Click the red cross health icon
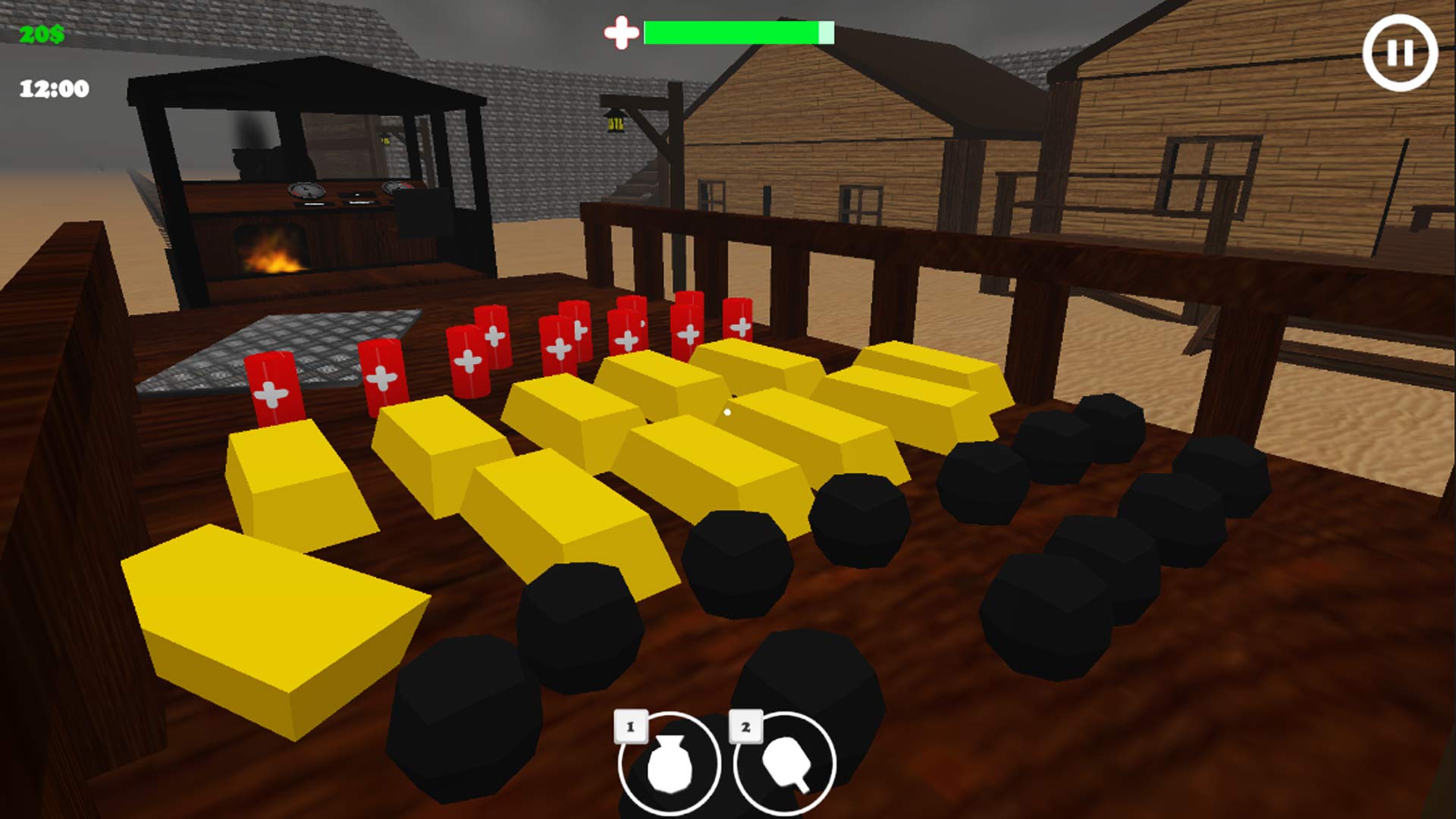The height and width of the screenshot is (819, 1456). click(x=620, y=32)
